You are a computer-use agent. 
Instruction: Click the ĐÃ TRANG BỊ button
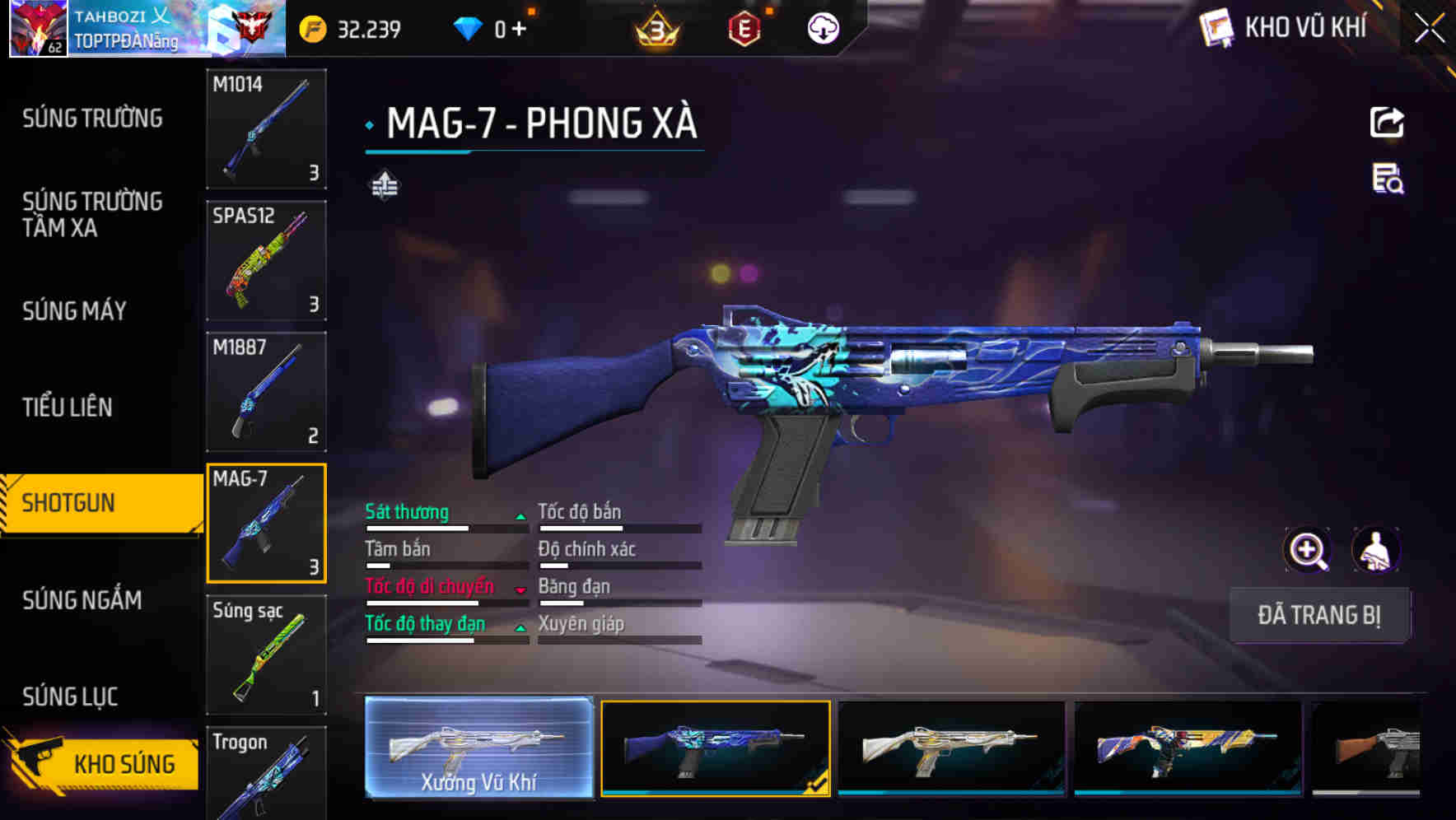click(x=1319, y=615)
